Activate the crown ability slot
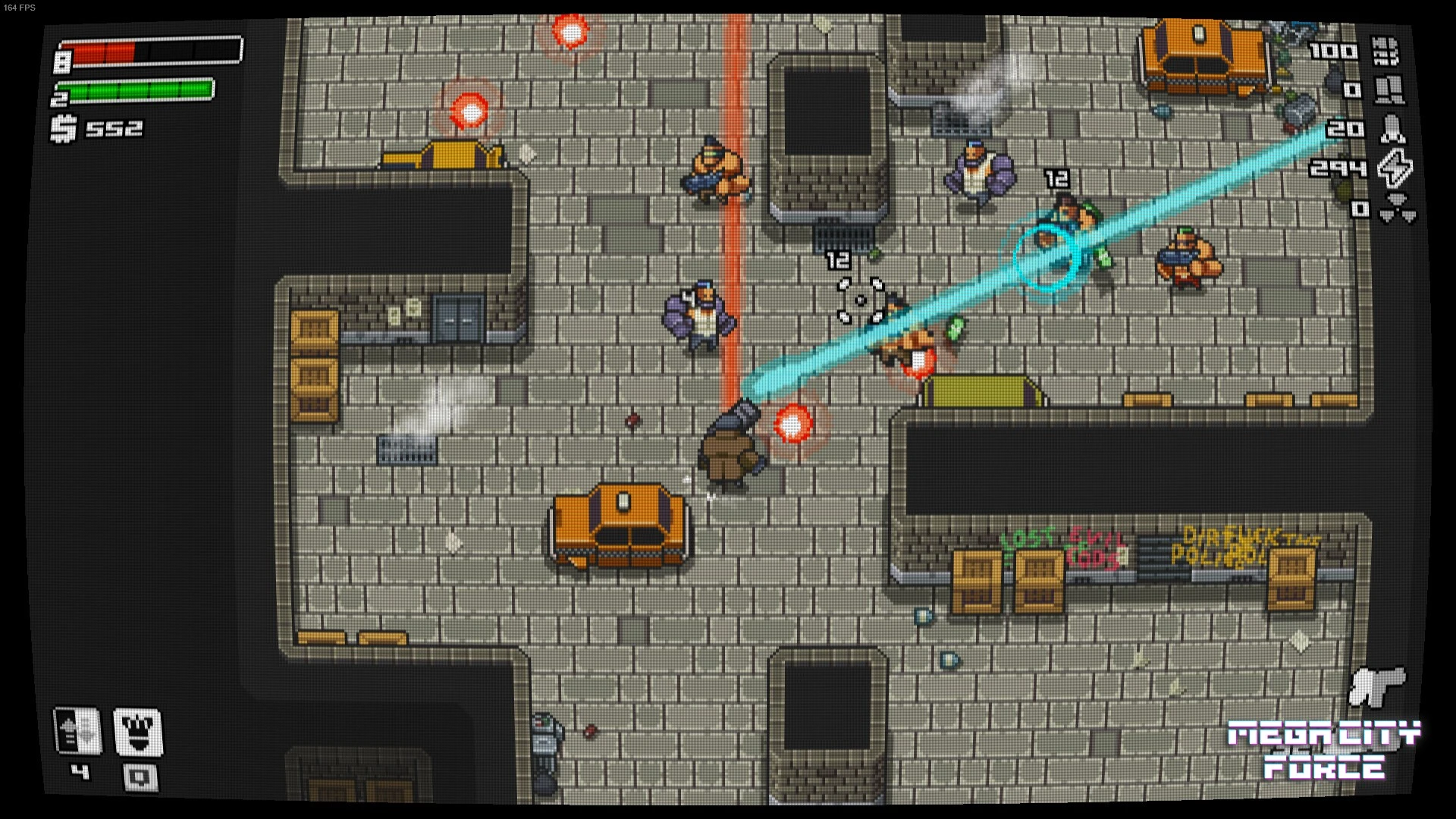Image resolution: width=1456 pixels, height=819 pixels. [x=138, y=732]
